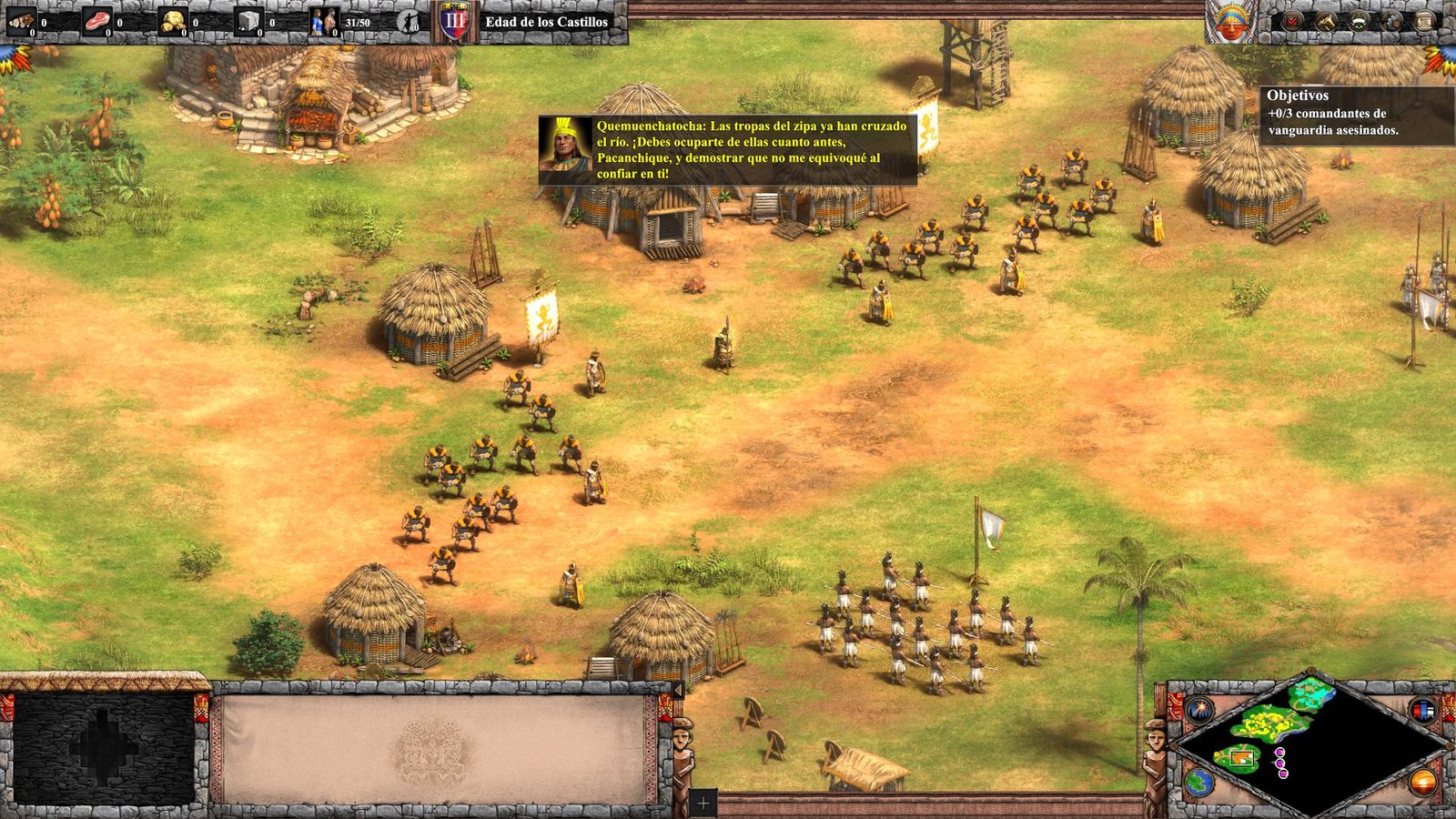Click the stone resource icon
This screenshot has height=819, width=1456.
tap(249, 22)
